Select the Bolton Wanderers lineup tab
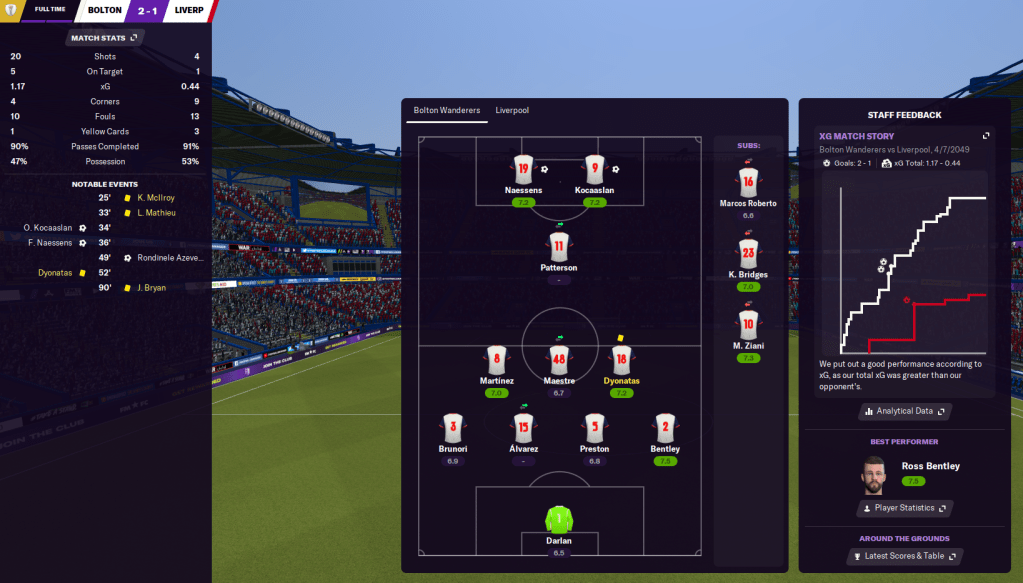The height and width of the screenshot is (583, 1023). coord(447,110)
